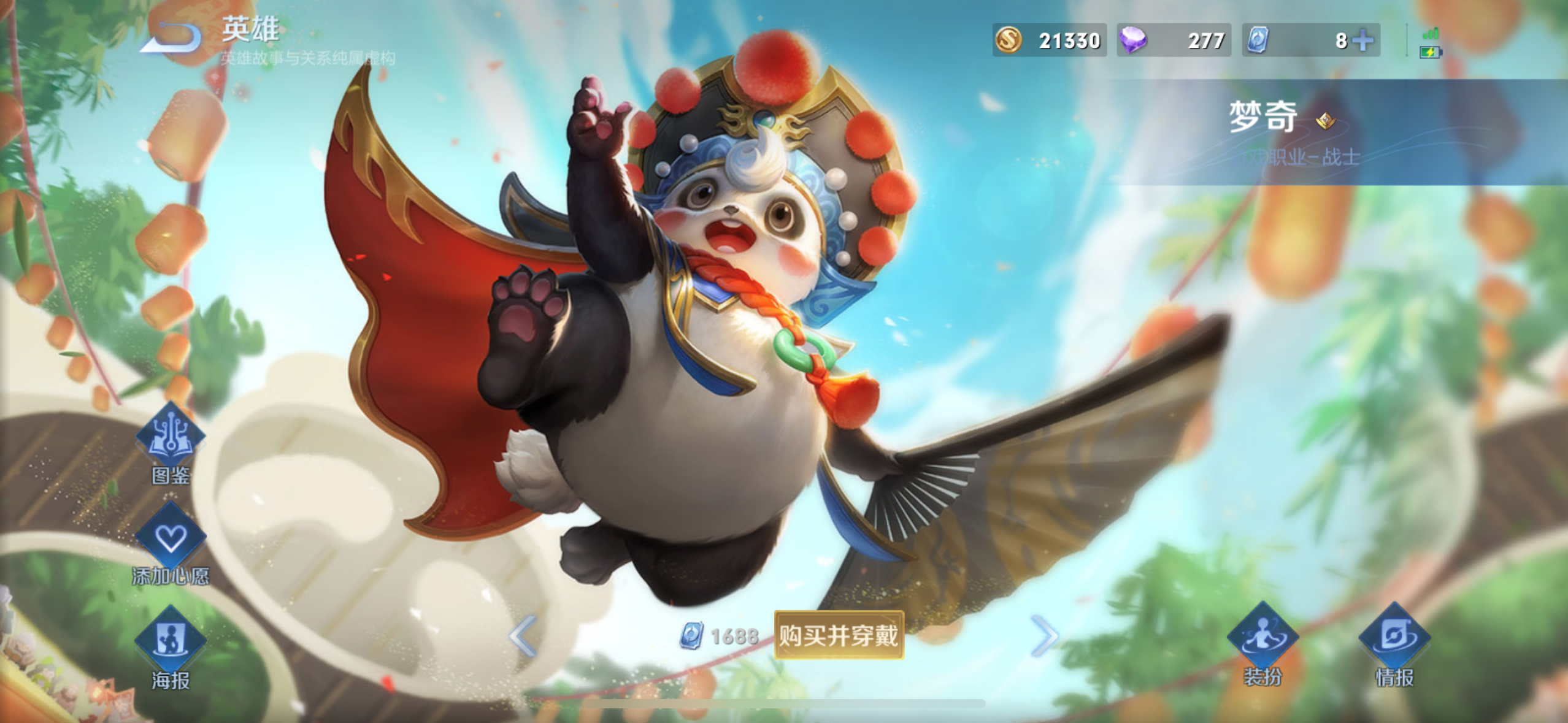Tap the gold coin balance

[1049, 40]
